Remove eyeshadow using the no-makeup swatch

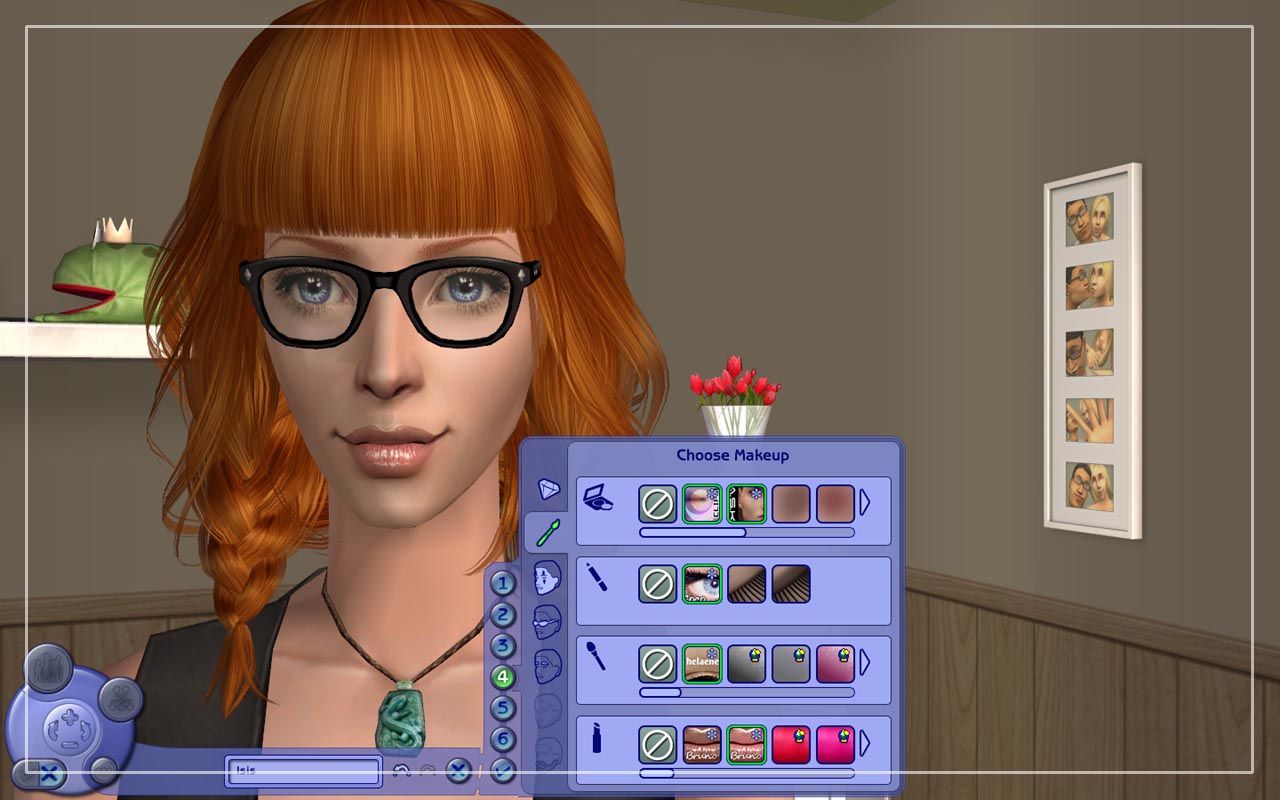[x=657, y=503]
